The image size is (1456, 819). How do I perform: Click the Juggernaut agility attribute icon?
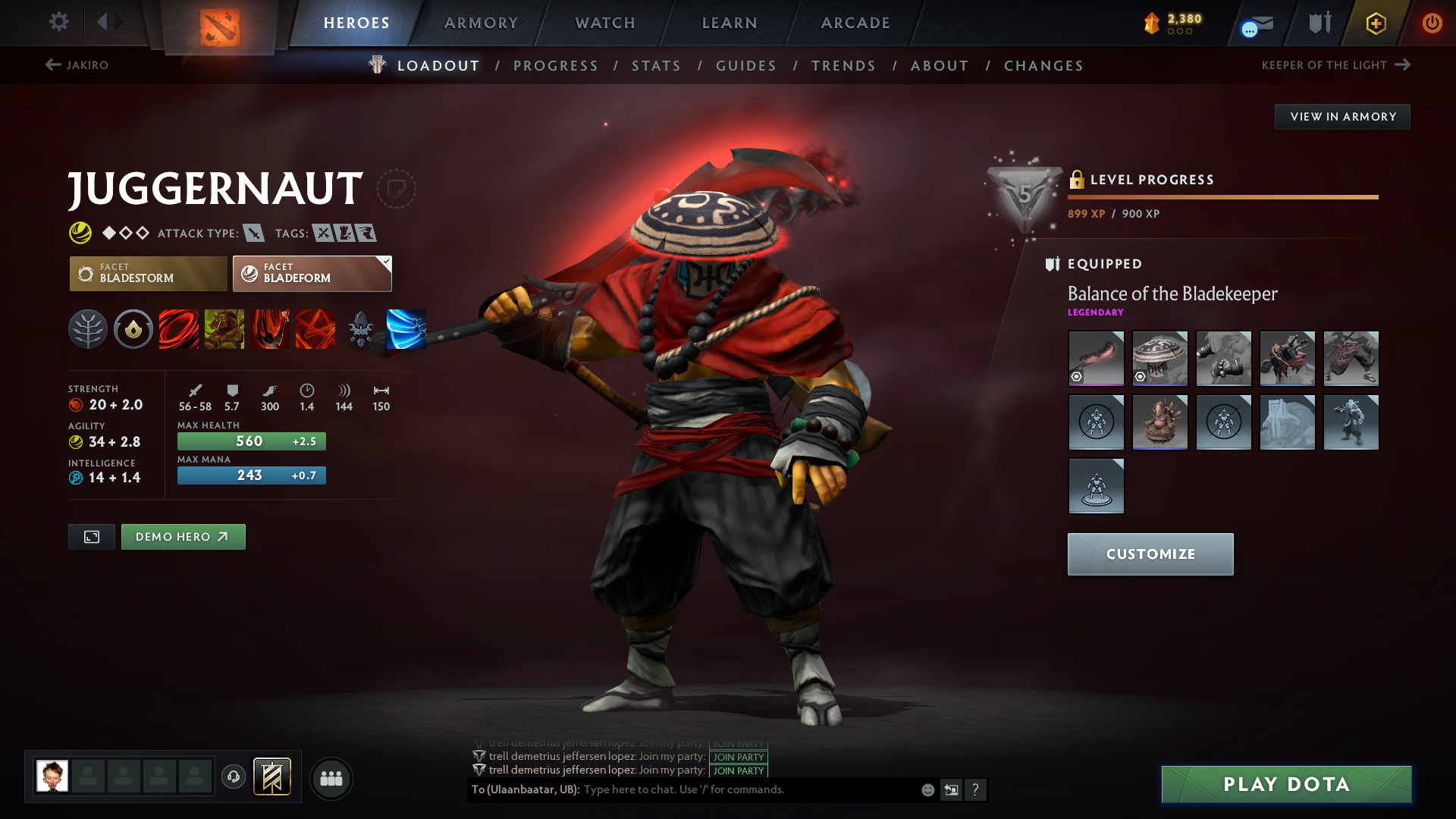(x=77, y=441)
